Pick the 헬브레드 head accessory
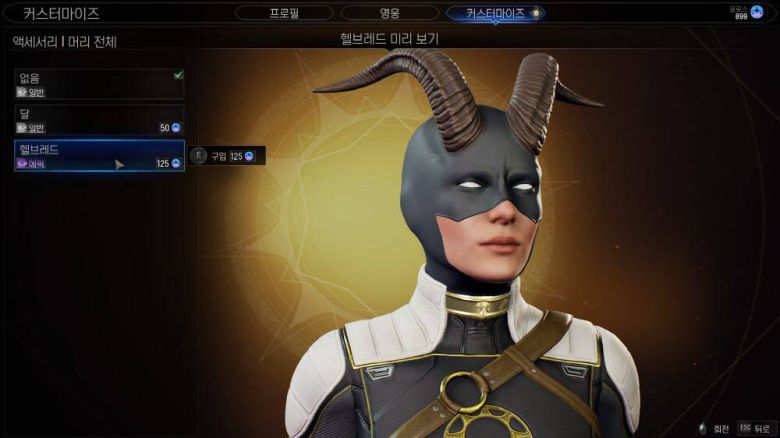780x438 pixels. pyautogui.click(x=99, y=155)
